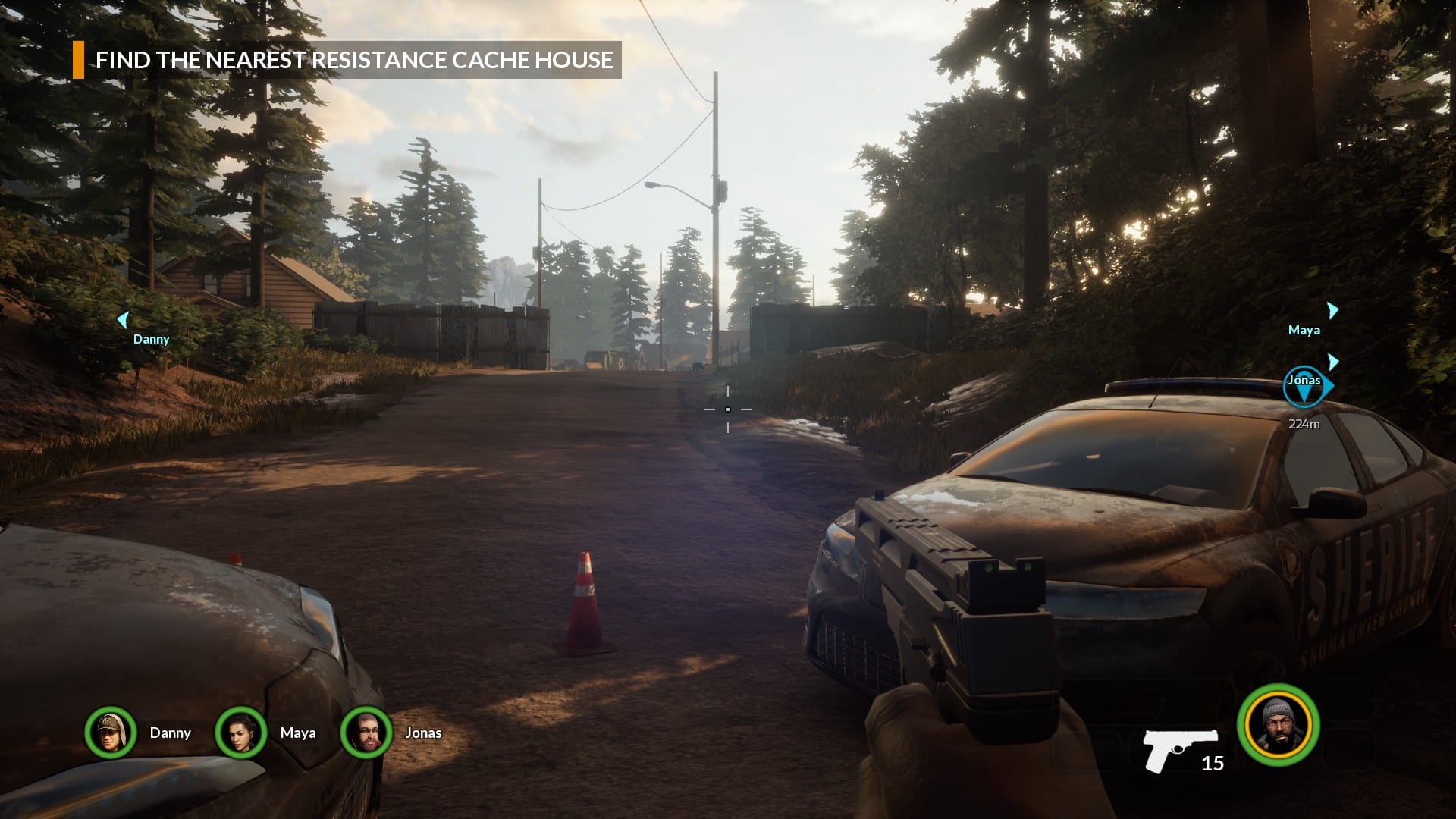Click the active character portrait
This screenshot has height=819, width=1456.
[1279, 725]
